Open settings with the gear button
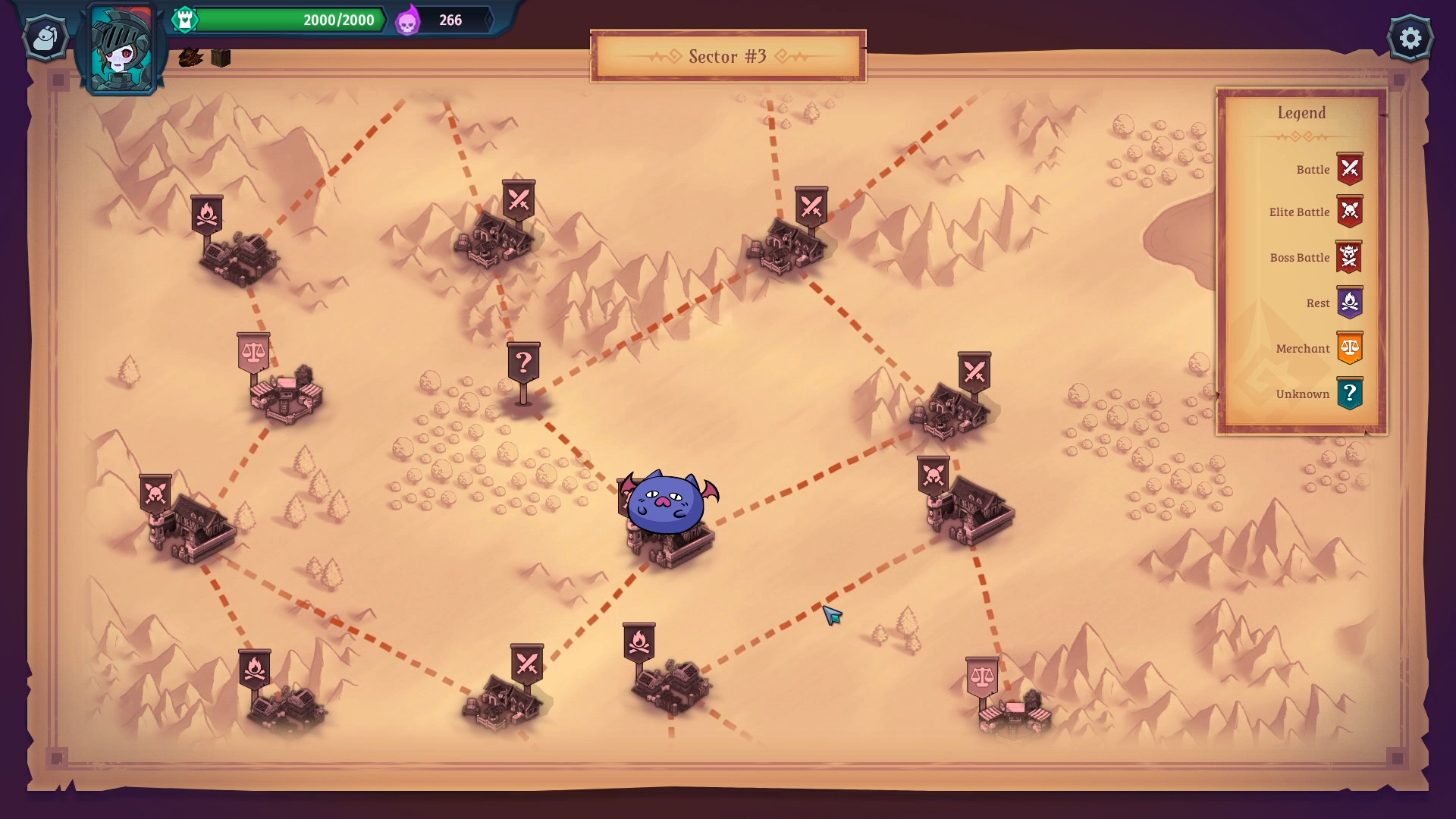Viewport: 1456px width, 819px height. (x=1410, y=38)
